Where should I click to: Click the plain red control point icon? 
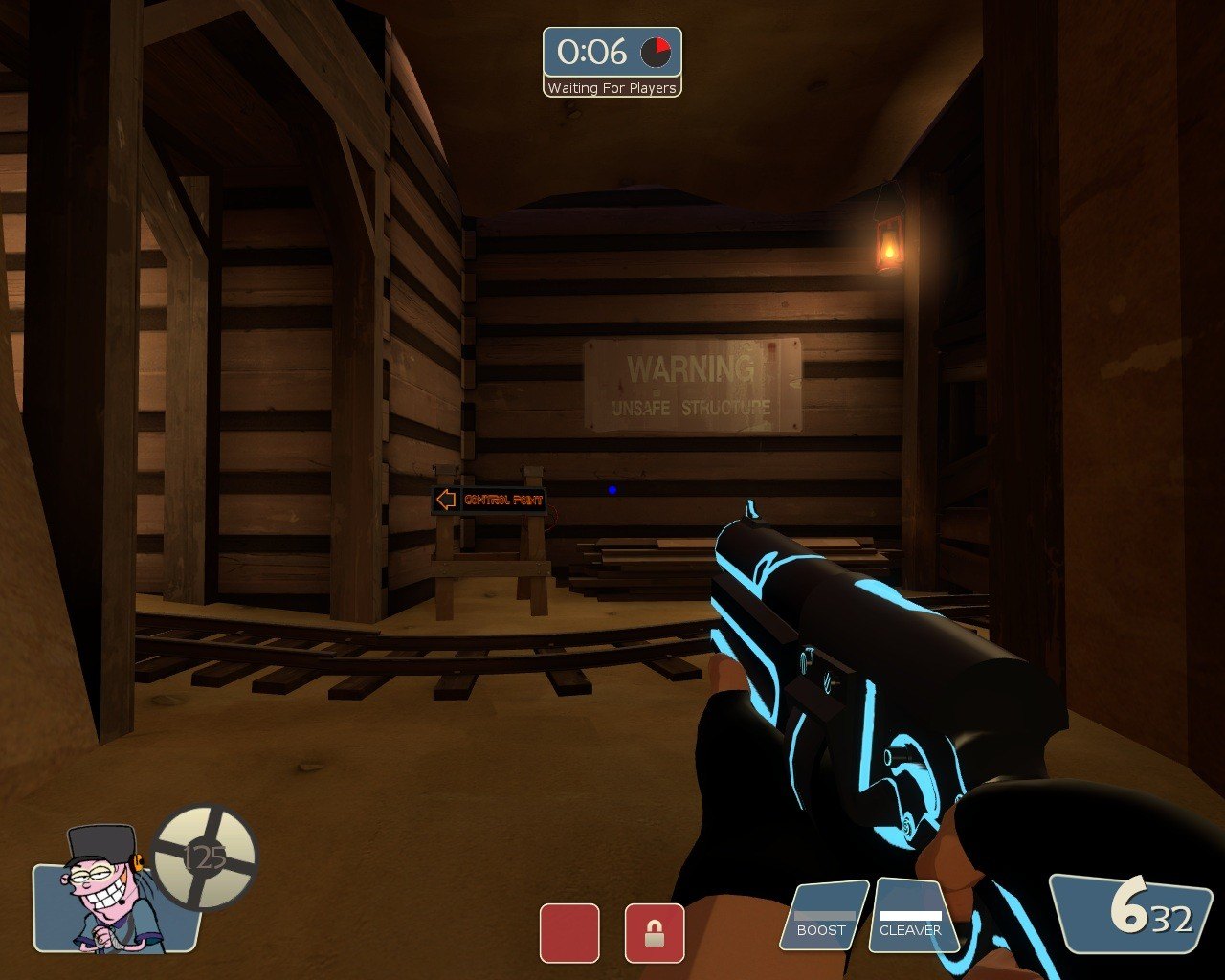pyautogui.click(x=569, y=933)
